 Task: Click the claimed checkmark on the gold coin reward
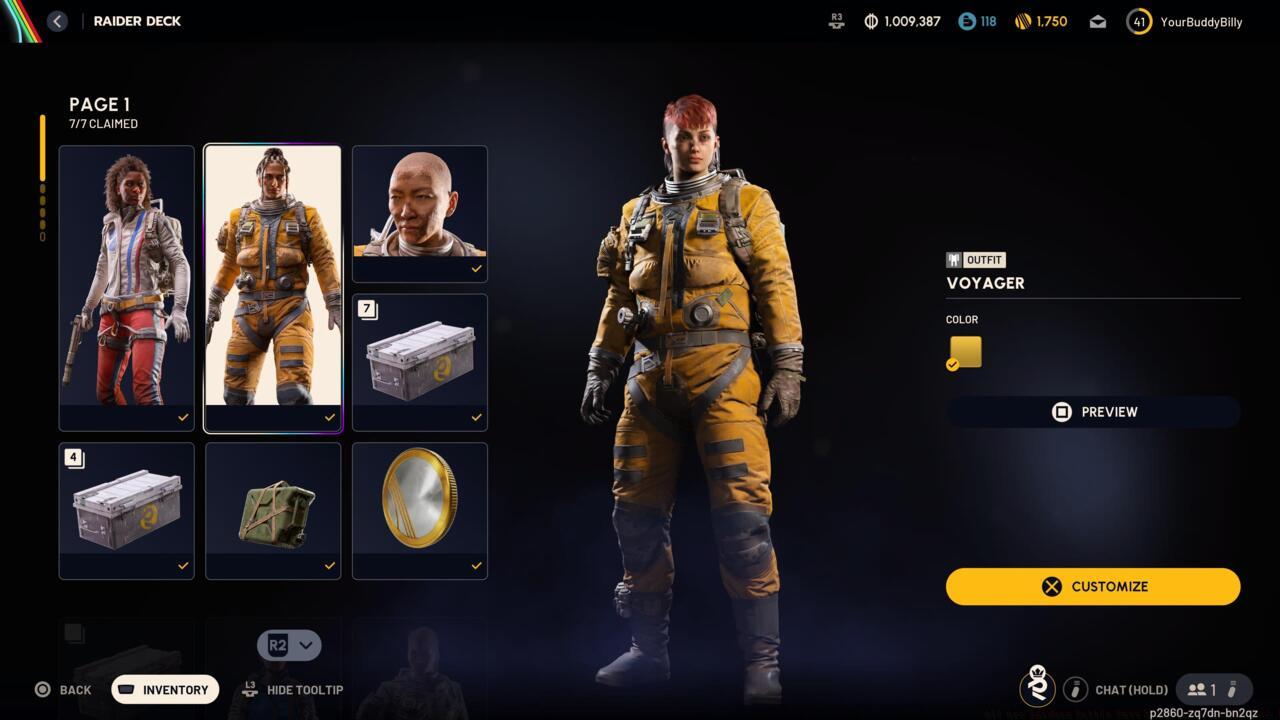(476, 565)
